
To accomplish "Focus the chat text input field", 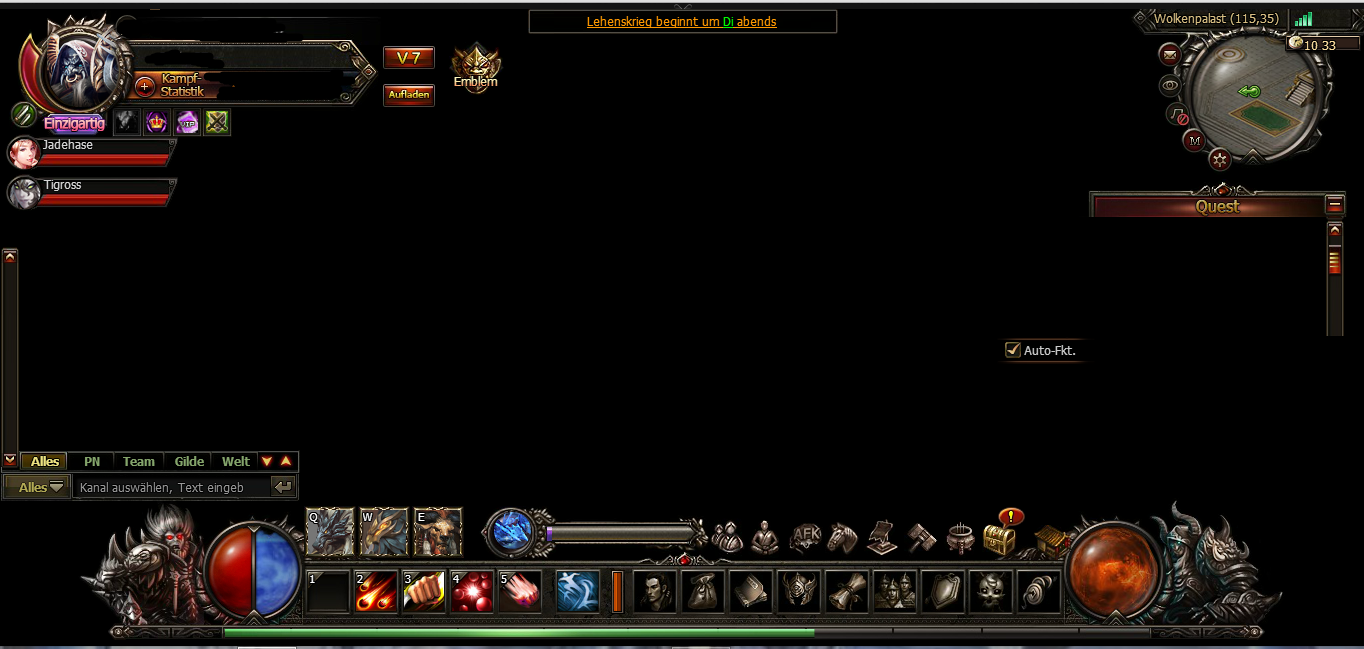I will point(172,487).
